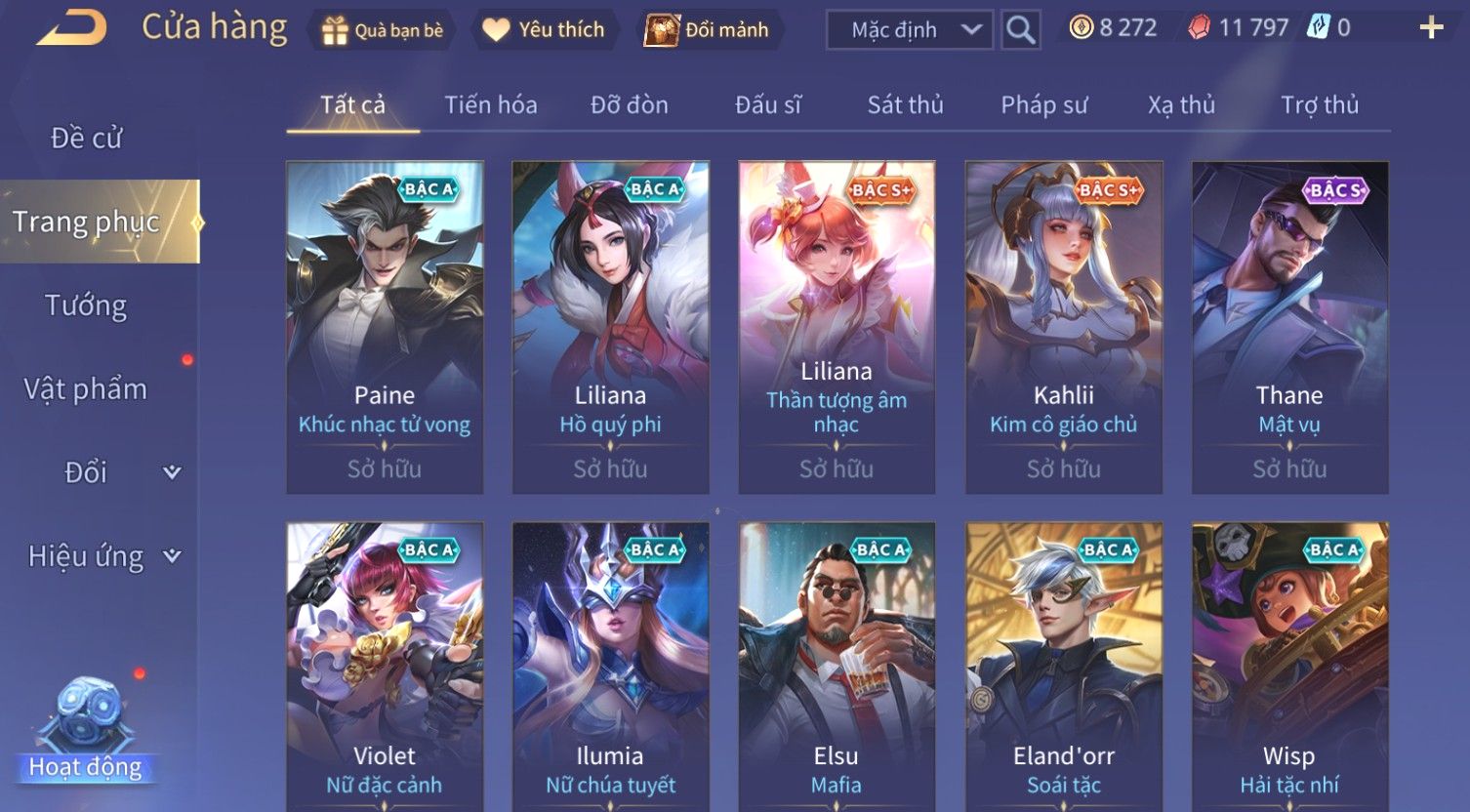1470x812 pixels.
Task: Open Đổi mảnh fragment exchange
Action: [x=707, y=30]
